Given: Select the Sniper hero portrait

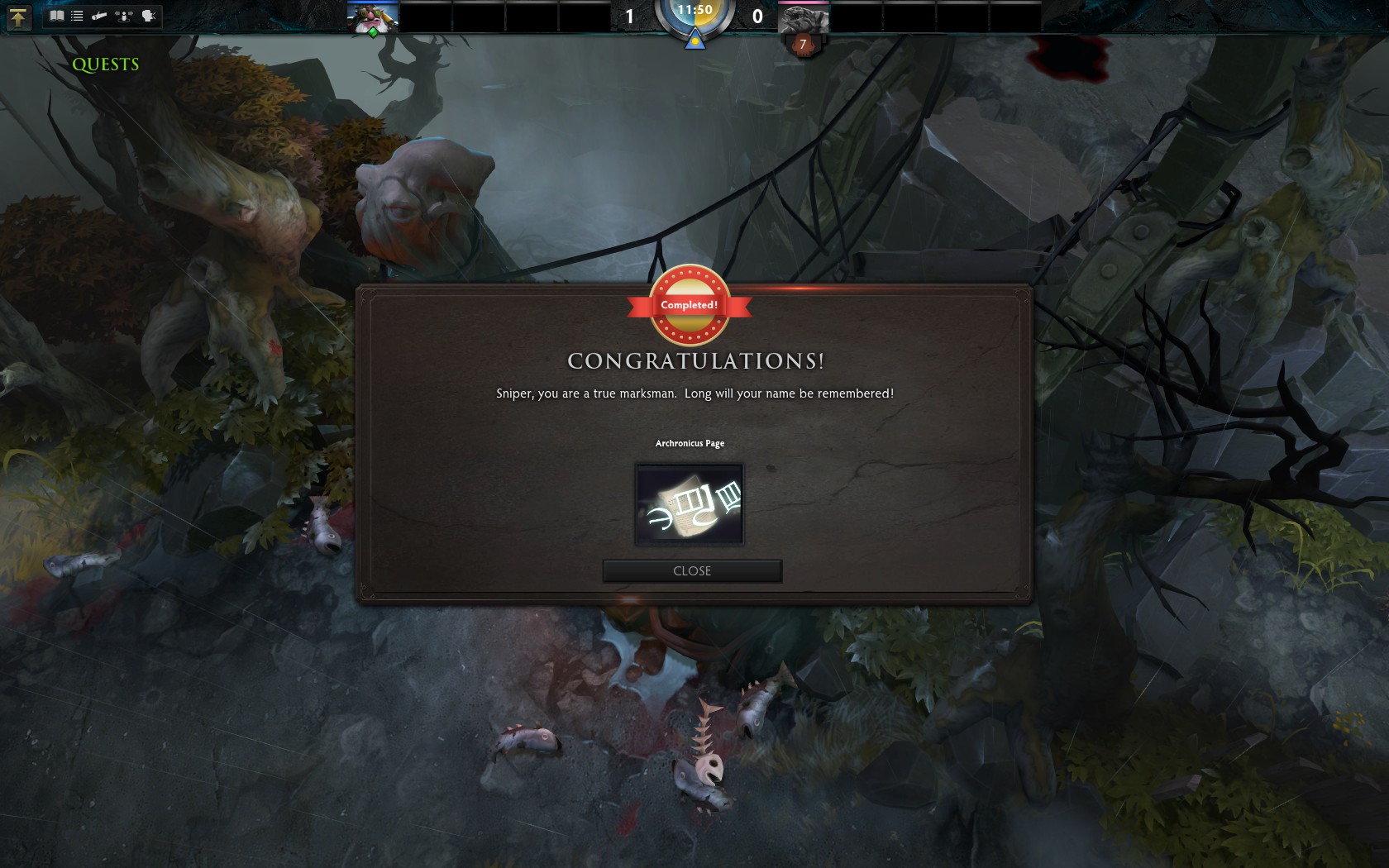Looking at the screenshot, I should tap(373, 16).
